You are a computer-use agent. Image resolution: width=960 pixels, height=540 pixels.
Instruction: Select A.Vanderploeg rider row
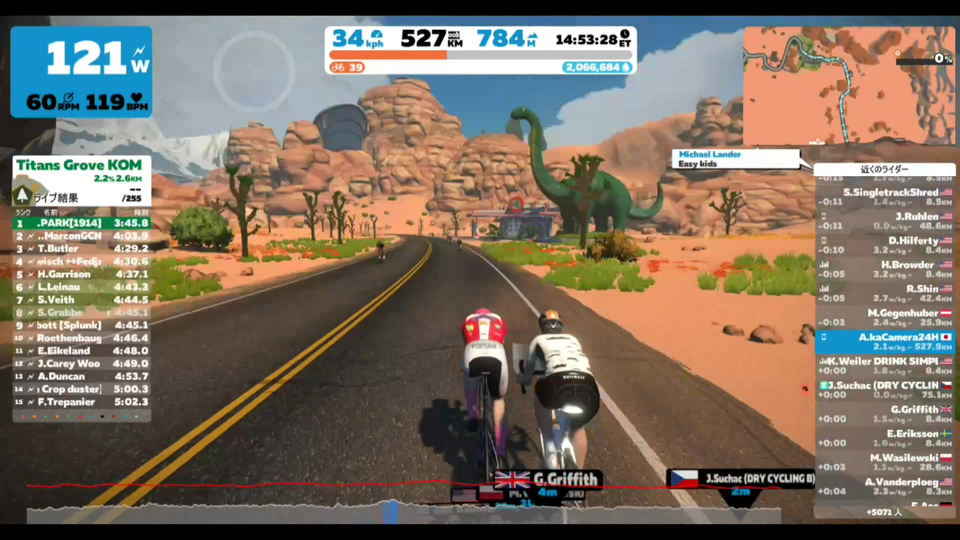pos(884,486)
